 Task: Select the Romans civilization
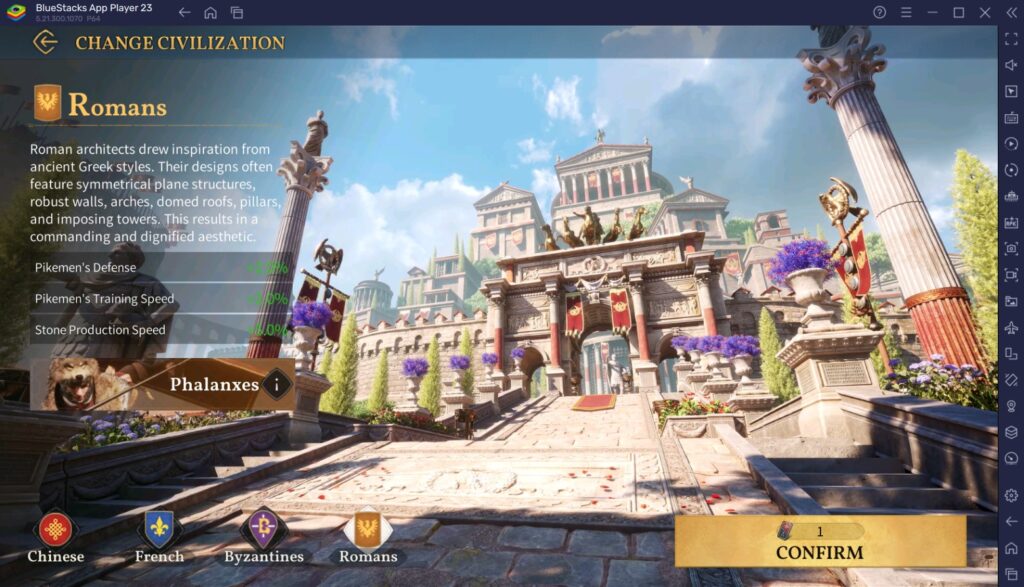point(367,531)
